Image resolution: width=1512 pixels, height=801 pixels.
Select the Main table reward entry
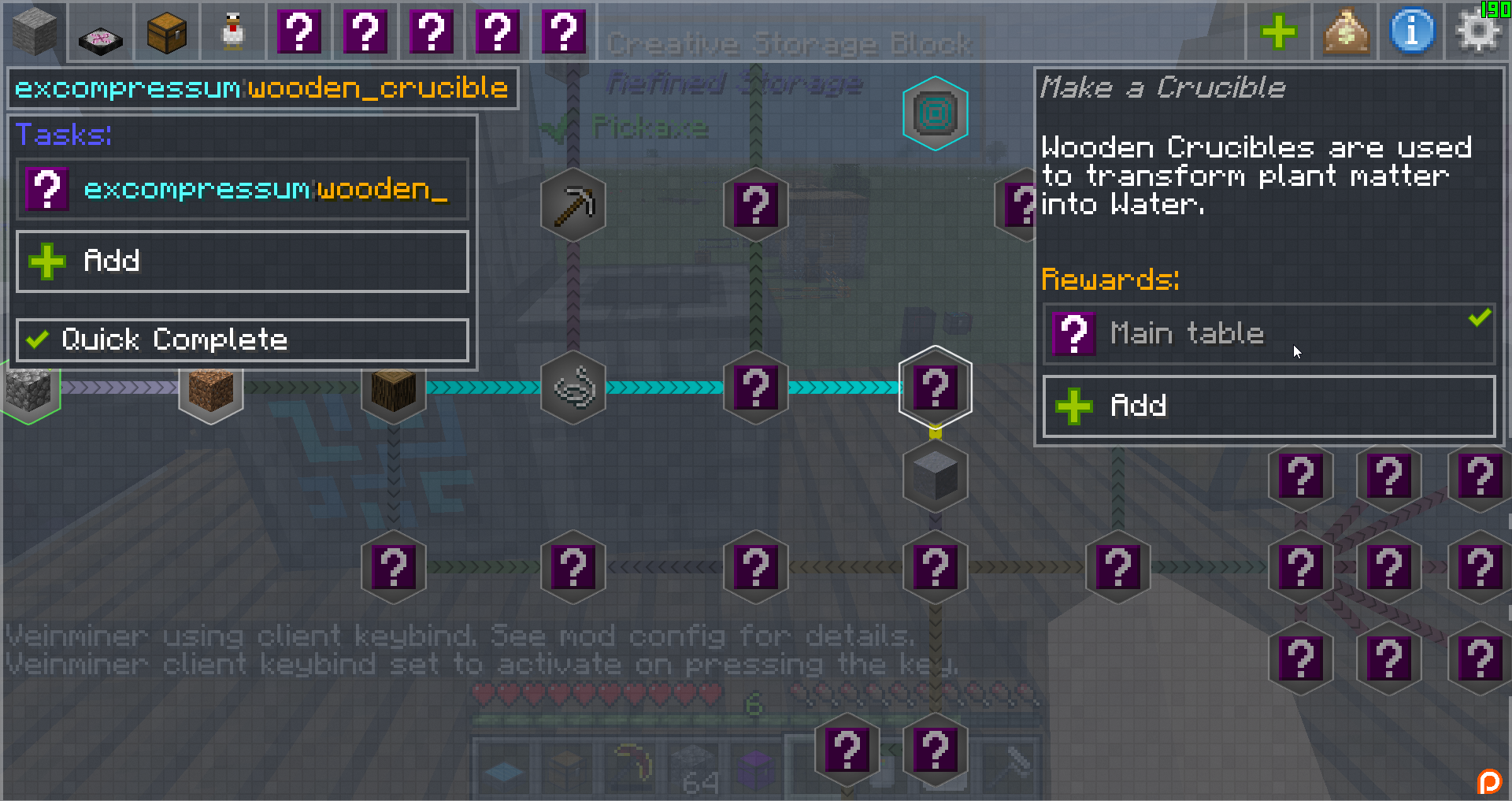[x=1269, y=334]
